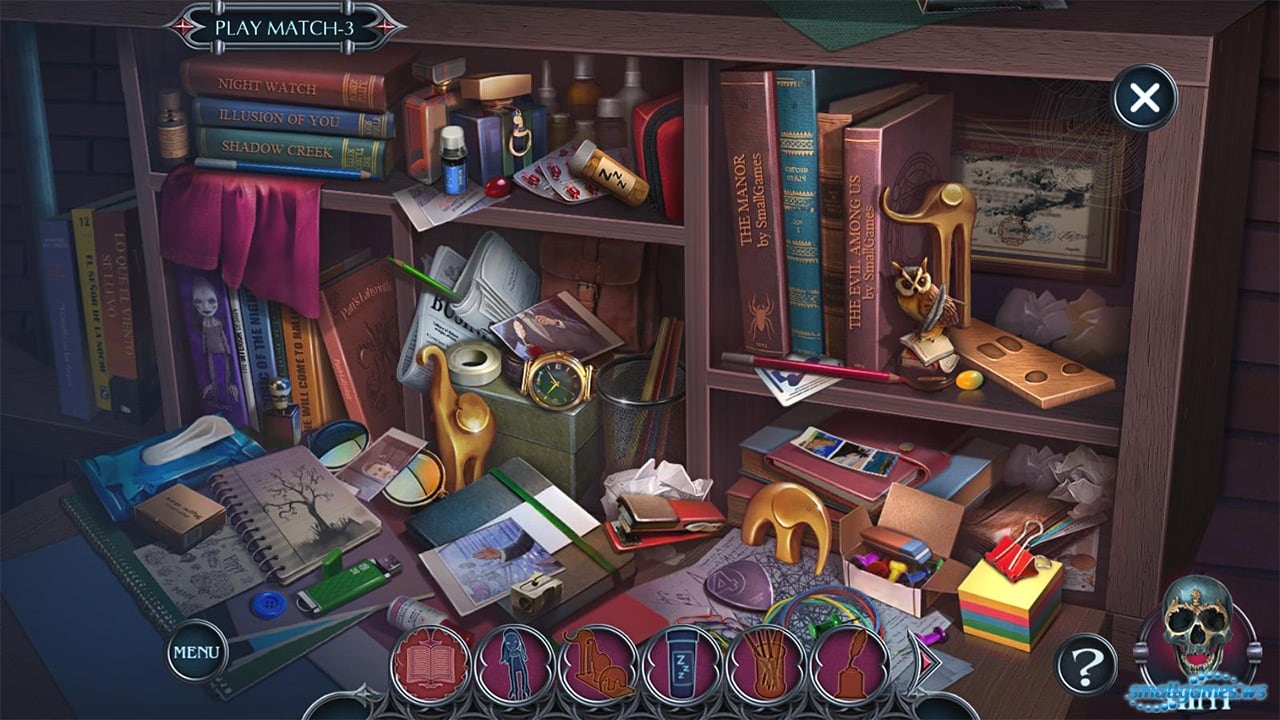Choose the quill and inkwell silhouette

[850, 662]
